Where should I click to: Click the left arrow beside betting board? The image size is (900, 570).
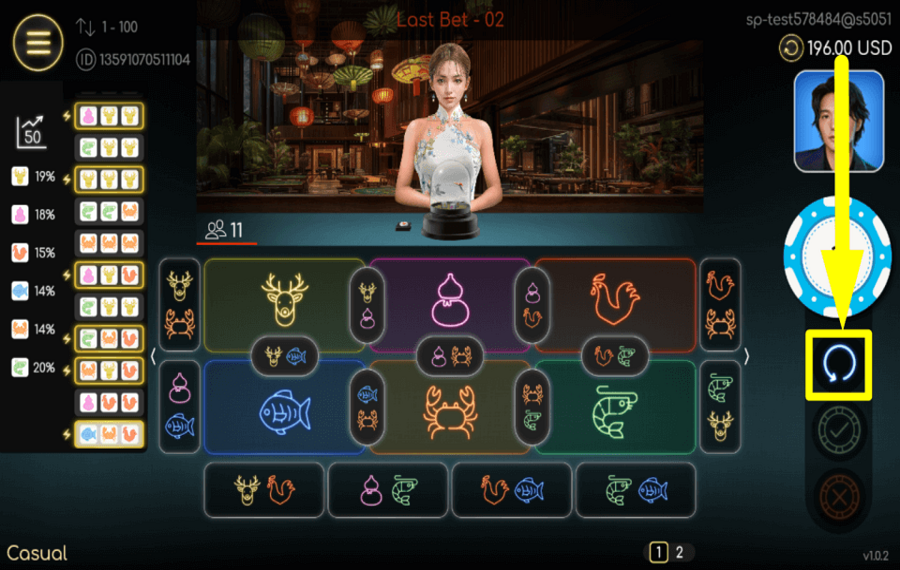tap(153, 357)
